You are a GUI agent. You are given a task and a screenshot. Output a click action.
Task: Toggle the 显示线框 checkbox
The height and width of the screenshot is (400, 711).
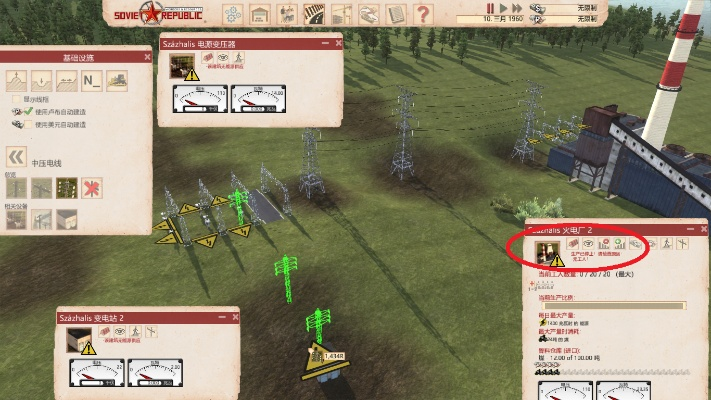(15, 99)
